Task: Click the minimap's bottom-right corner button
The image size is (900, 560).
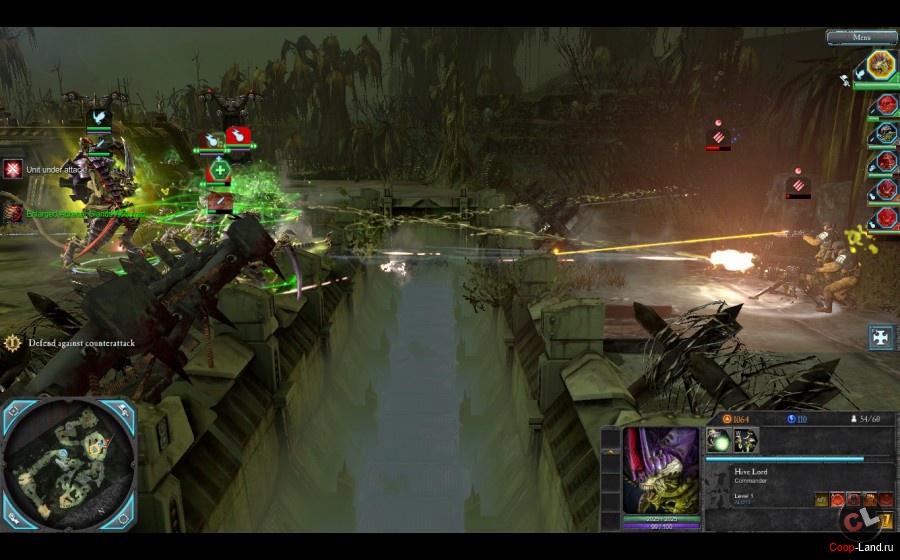Action: [x=124, y=518]
